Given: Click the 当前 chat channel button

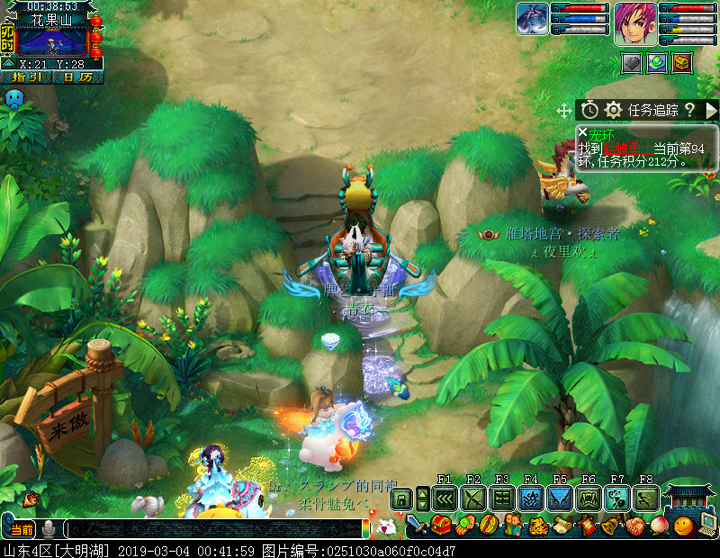Looking at the screenshot, I should pos(20,529).
